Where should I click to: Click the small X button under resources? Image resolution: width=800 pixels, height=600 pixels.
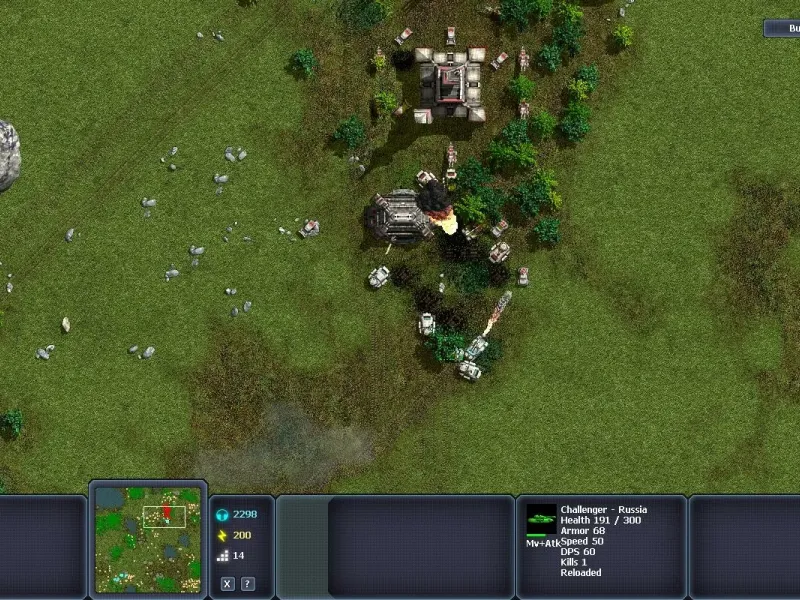click(228, 584)
